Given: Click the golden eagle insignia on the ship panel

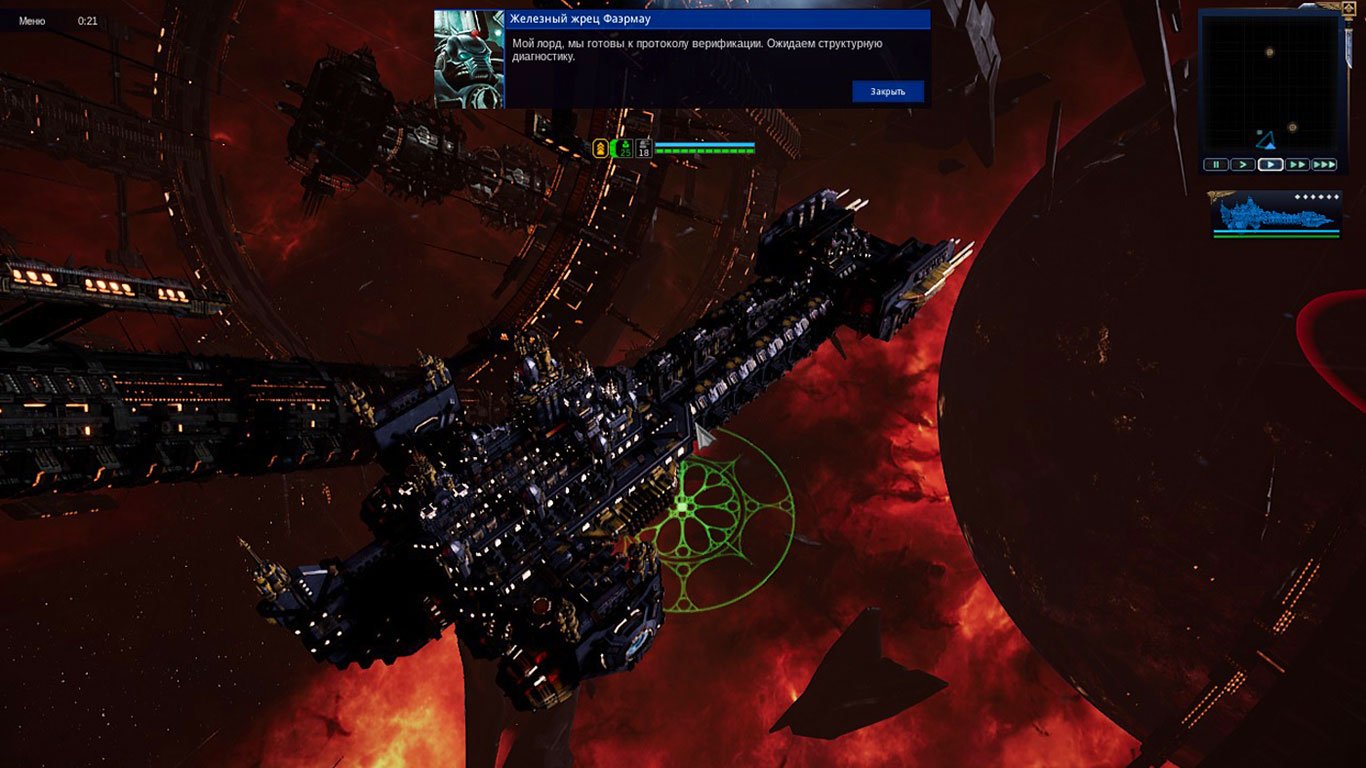Looking at the screenshot, I should tap(1216, 196).
